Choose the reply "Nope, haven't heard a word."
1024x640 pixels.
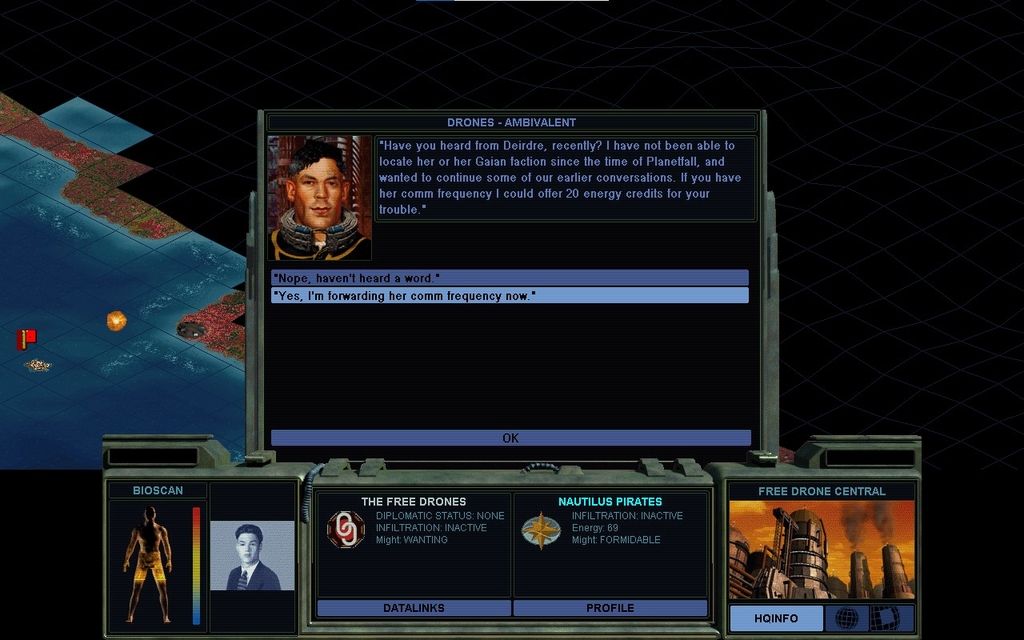[509, 277]
